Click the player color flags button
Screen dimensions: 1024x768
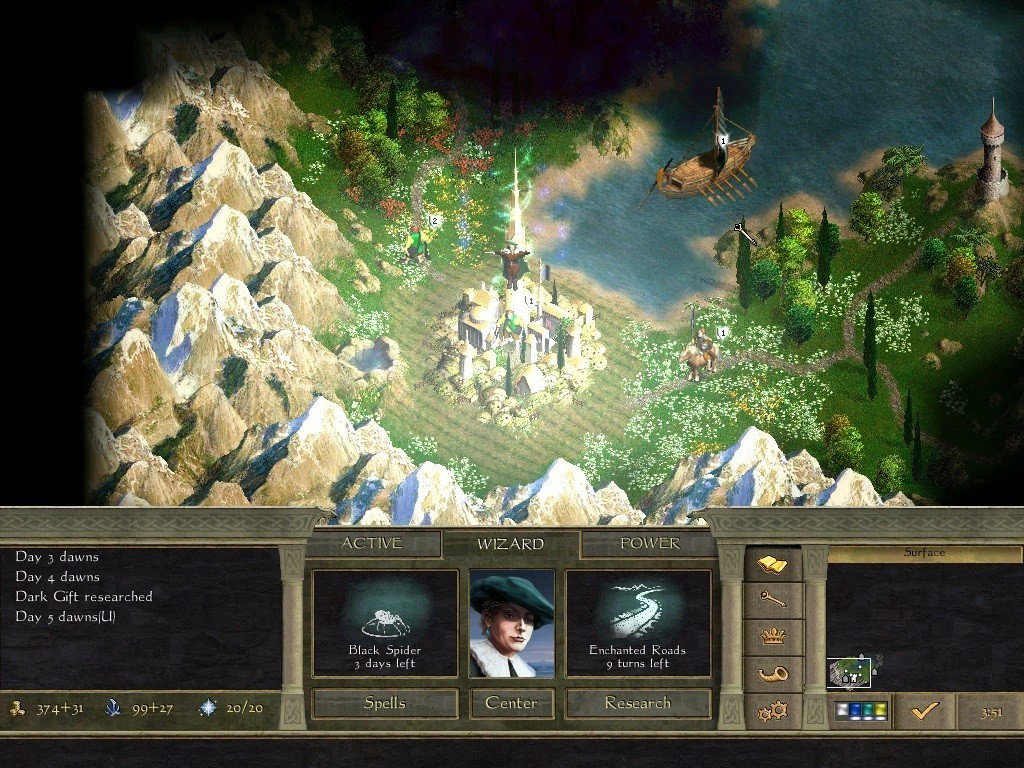pos(861,711)
